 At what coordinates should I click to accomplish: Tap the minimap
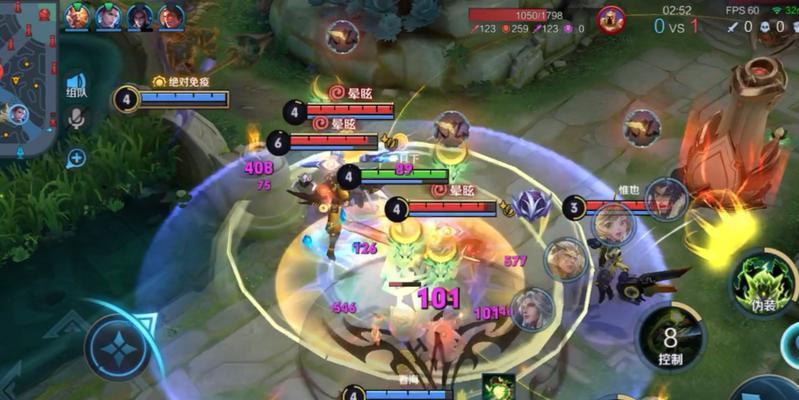[26, 80]
